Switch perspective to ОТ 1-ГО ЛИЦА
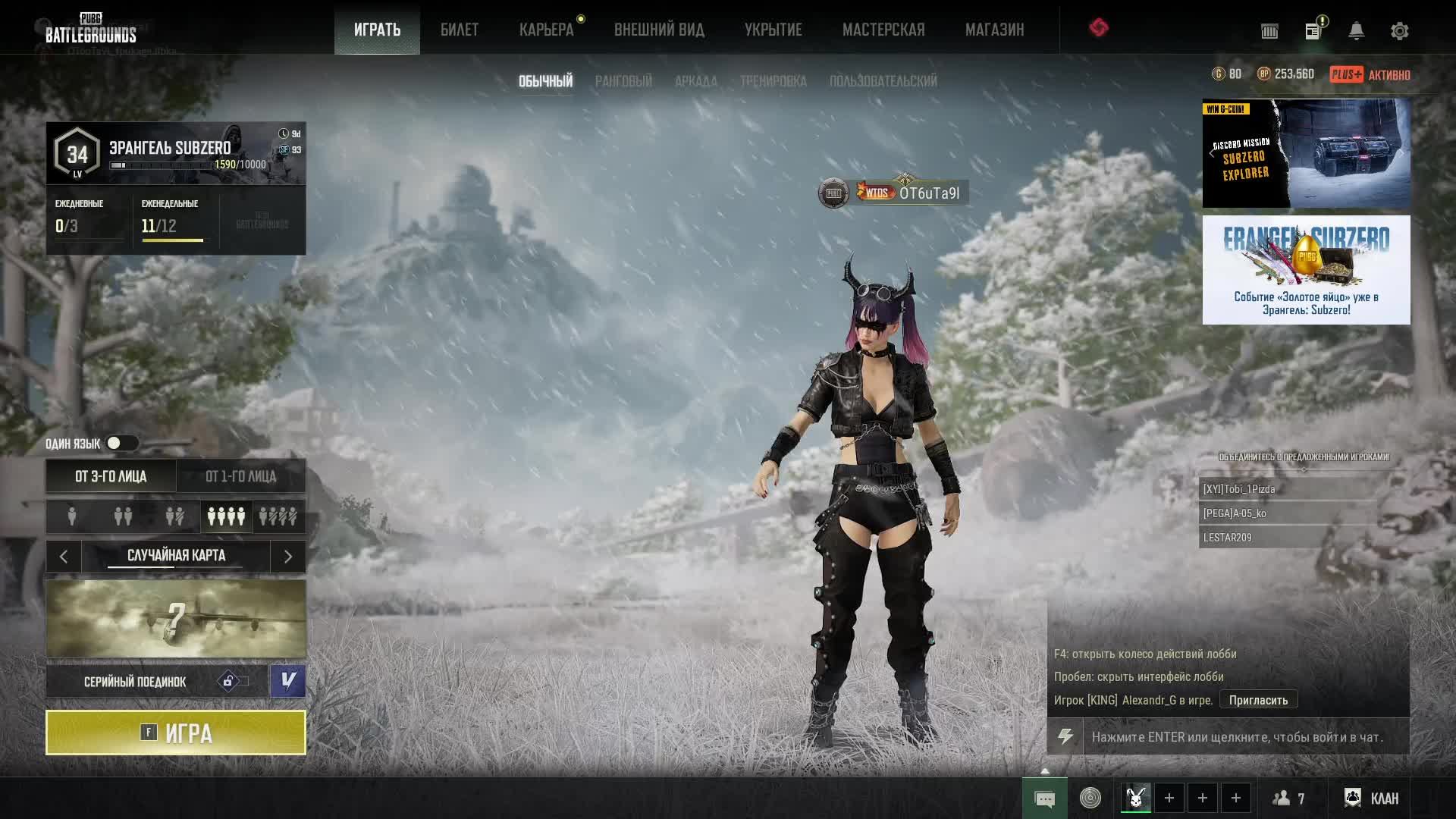The image size is (1456, 819). 240,476
